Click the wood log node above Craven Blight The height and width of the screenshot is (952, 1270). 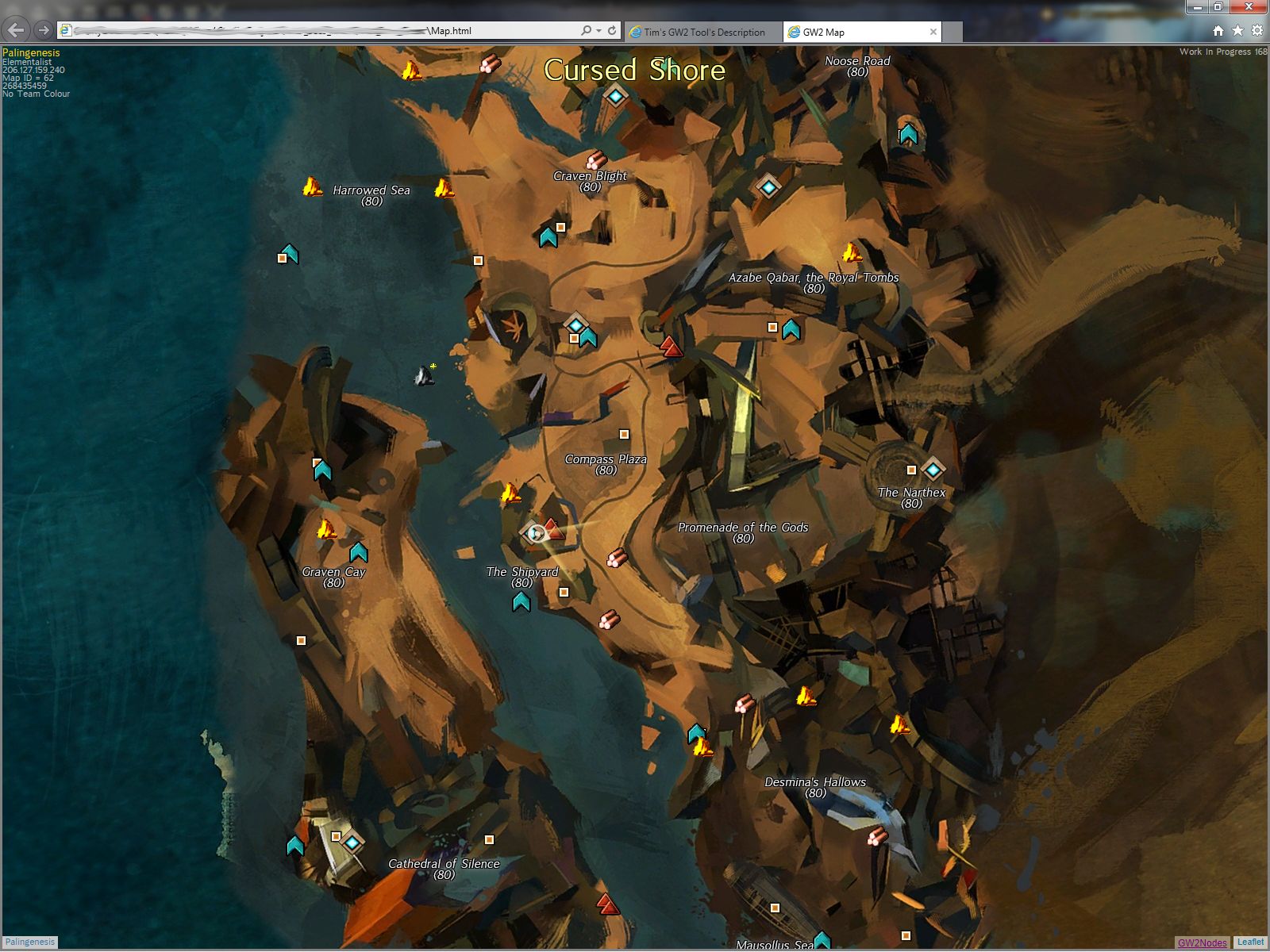point(596,160)
